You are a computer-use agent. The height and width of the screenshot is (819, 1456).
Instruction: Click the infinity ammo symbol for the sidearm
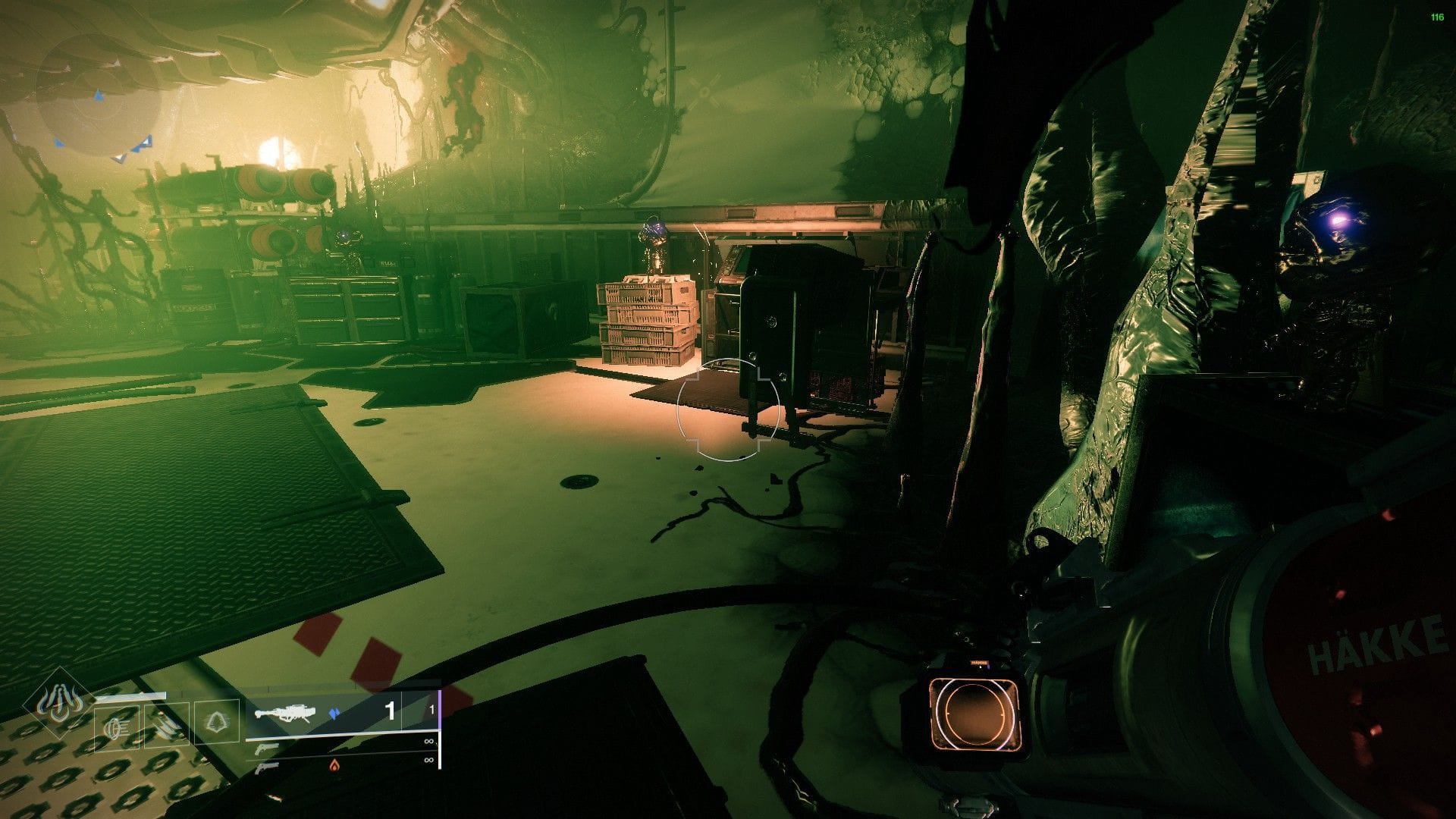(429, 742)
